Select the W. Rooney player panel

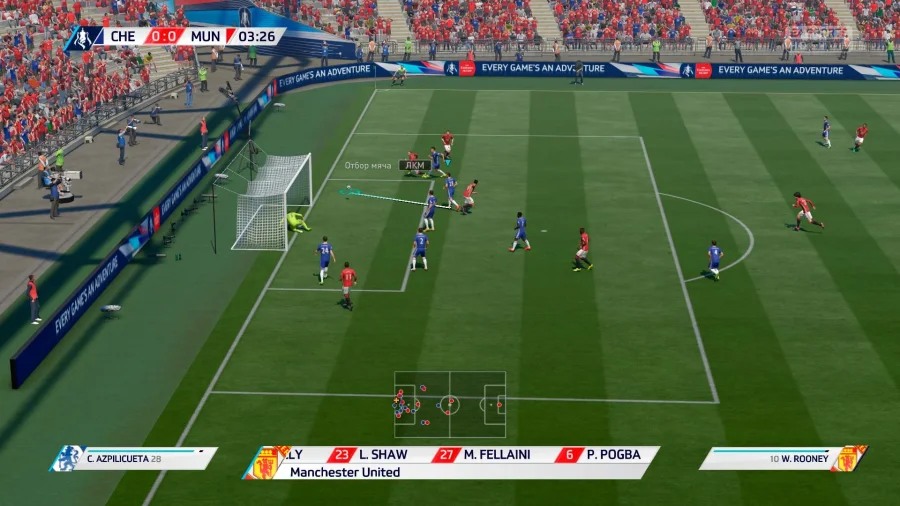782,458
